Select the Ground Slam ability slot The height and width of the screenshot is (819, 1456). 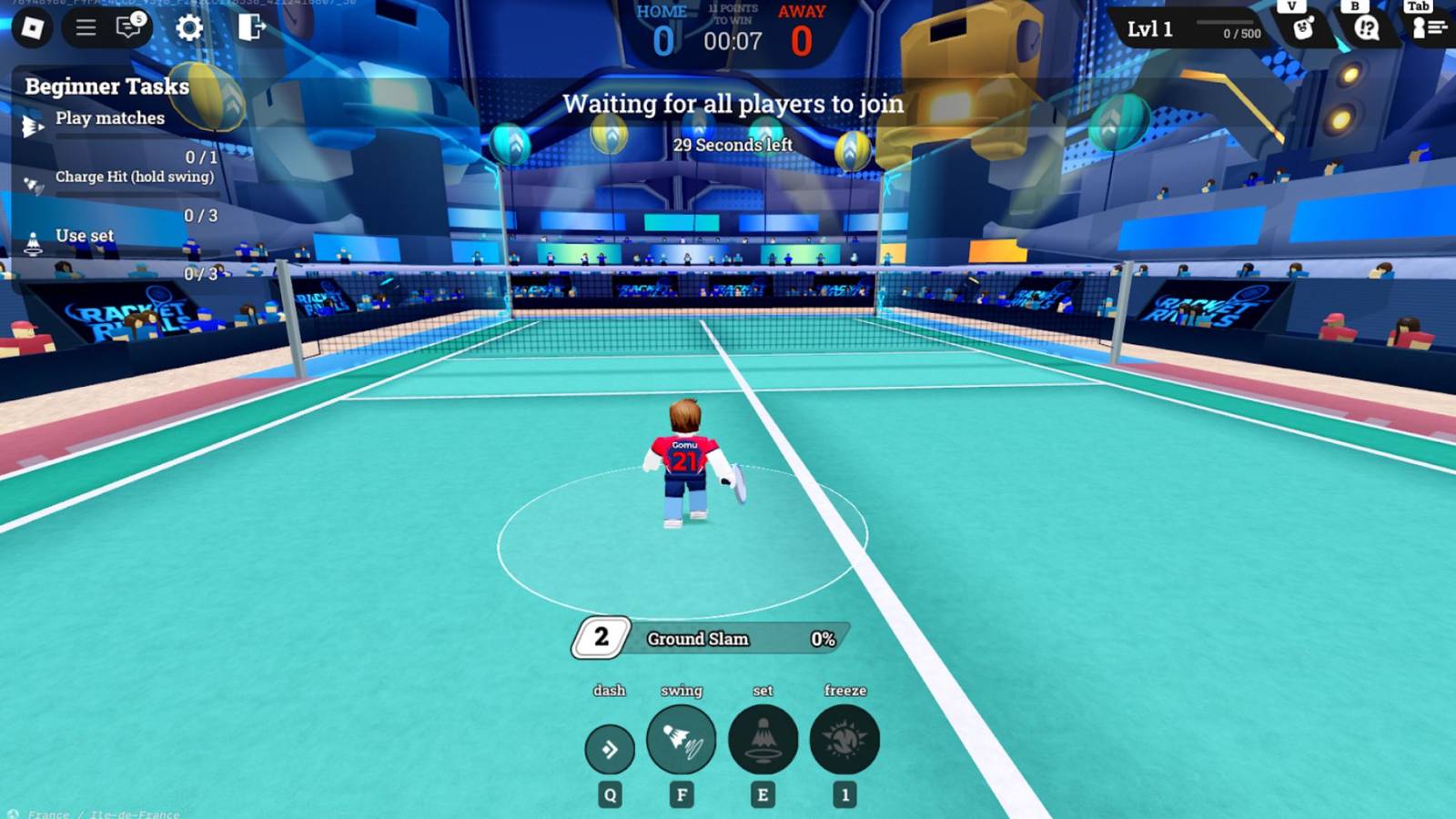coord(705,639)
